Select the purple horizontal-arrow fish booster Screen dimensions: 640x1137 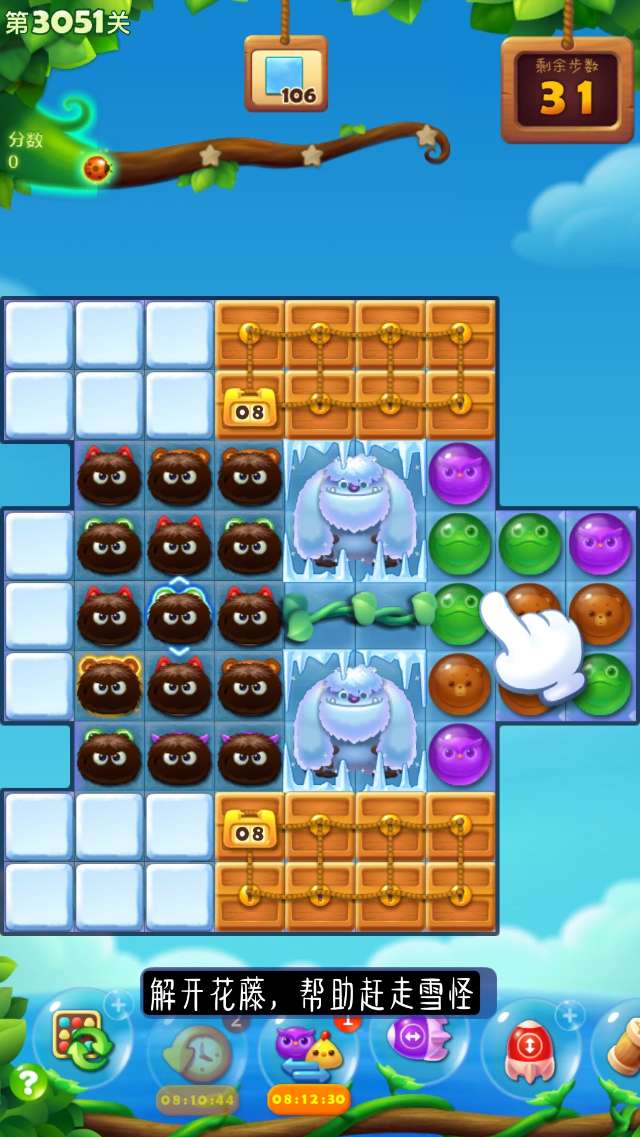[418, 1036]
